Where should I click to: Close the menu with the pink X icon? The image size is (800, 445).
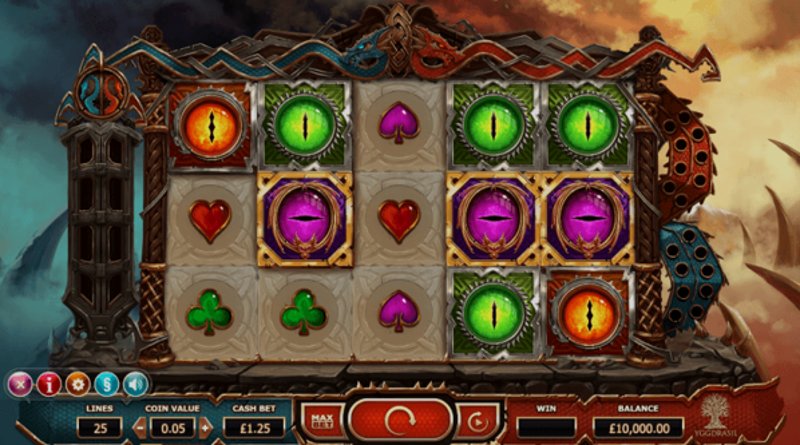pyautogui.click(x=19, y=384)
